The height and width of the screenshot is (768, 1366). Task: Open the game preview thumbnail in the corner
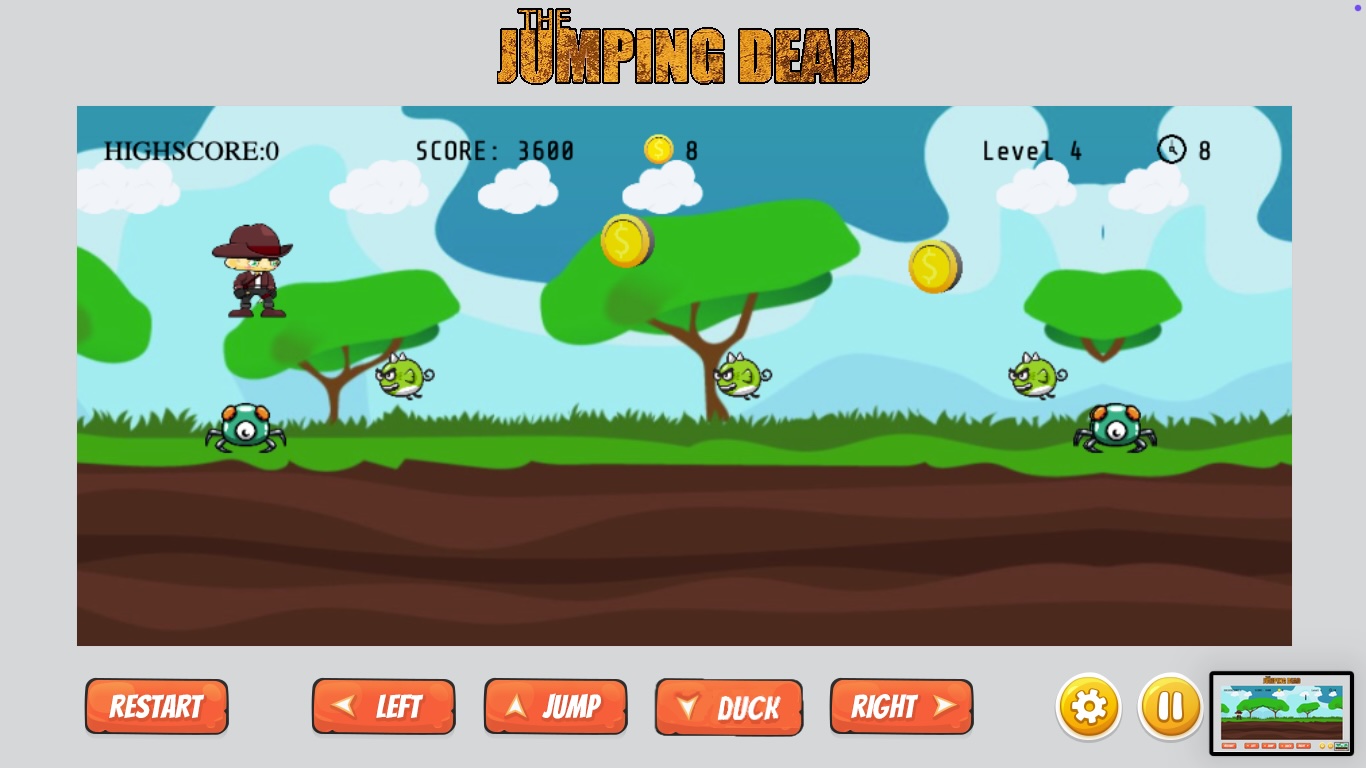(1283, 712)
